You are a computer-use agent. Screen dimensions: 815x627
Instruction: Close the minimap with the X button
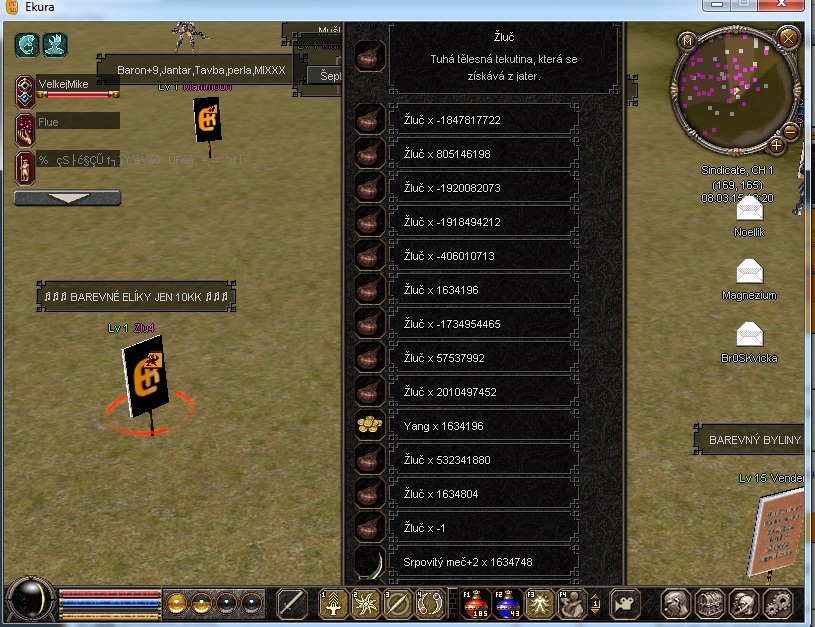788,39
